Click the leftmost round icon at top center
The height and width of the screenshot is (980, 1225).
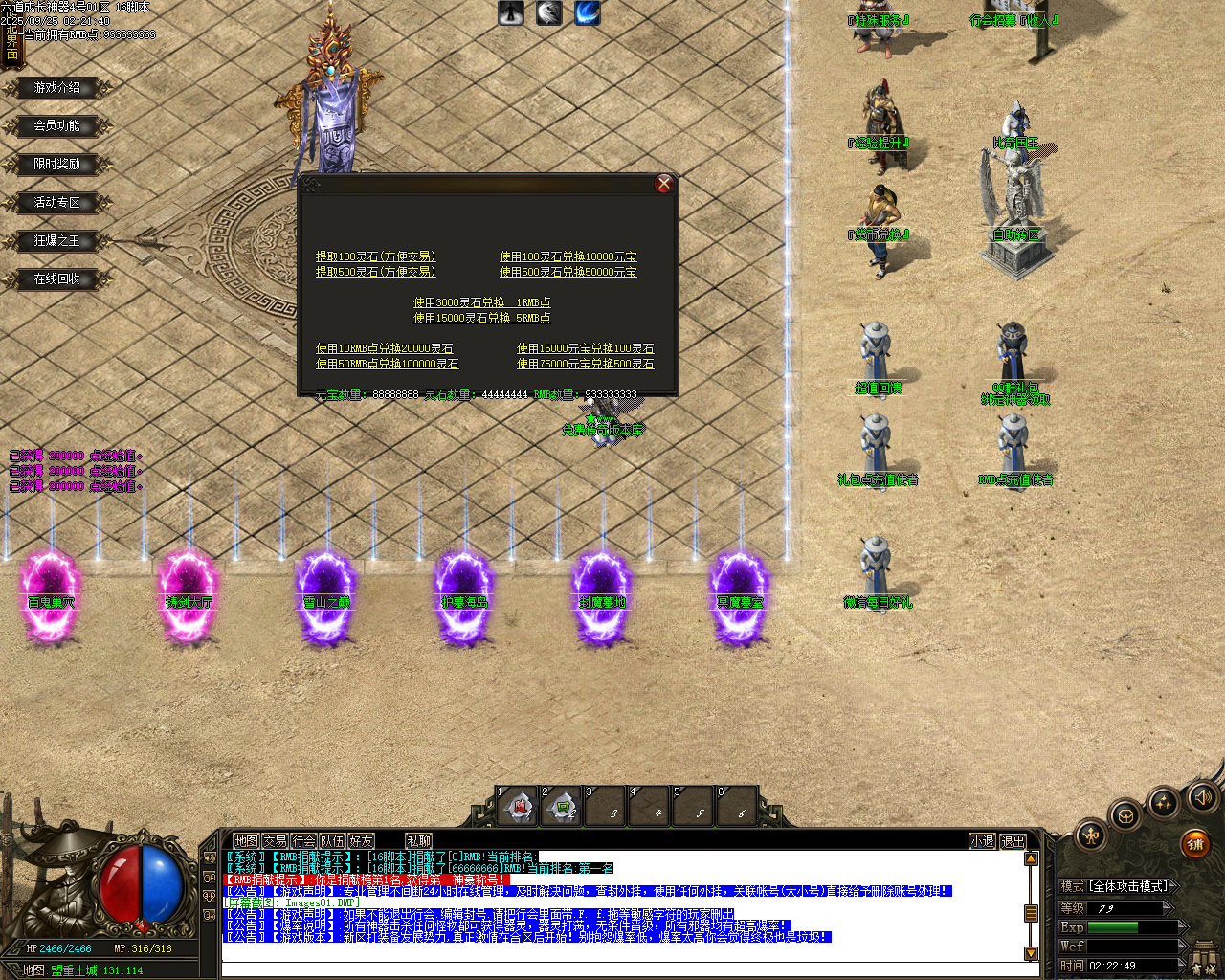click(x=511, y=12)
